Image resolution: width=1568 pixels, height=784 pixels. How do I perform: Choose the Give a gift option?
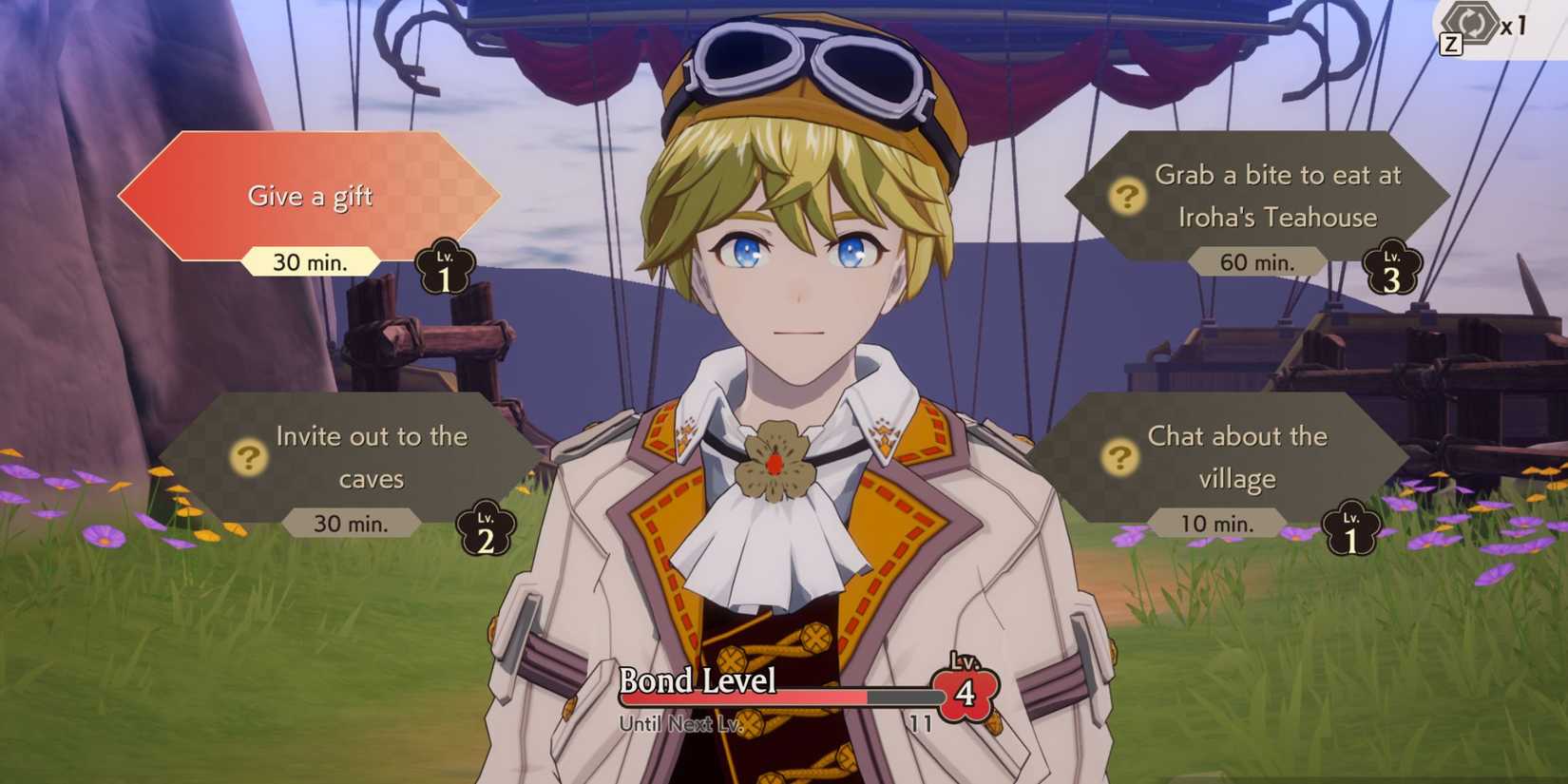pos(311,196)
